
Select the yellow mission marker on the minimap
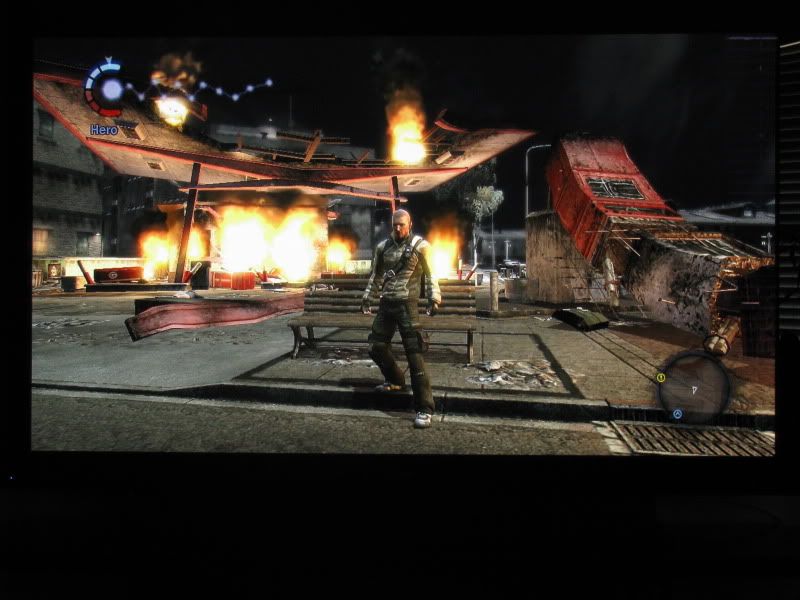pyautogui.click(x=660, y=377)
